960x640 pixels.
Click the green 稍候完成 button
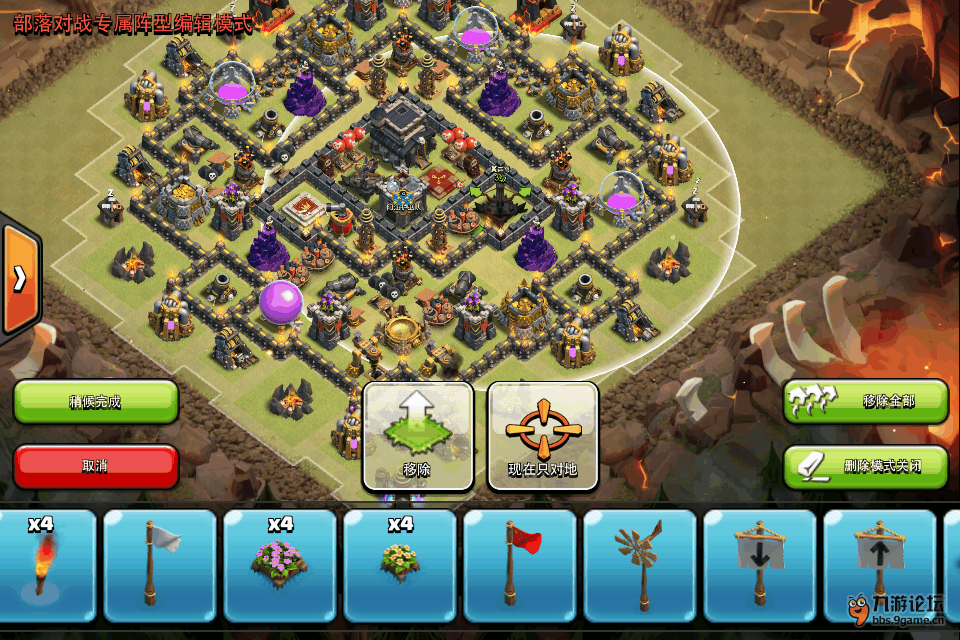96,402
